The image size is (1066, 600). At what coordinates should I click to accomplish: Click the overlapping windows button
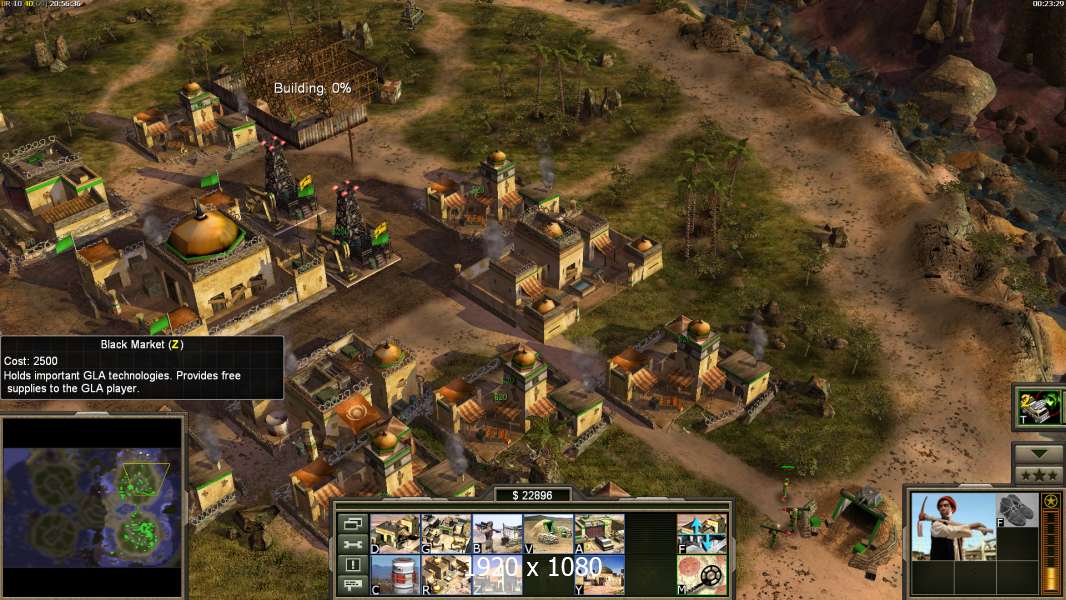click(352, 523)
